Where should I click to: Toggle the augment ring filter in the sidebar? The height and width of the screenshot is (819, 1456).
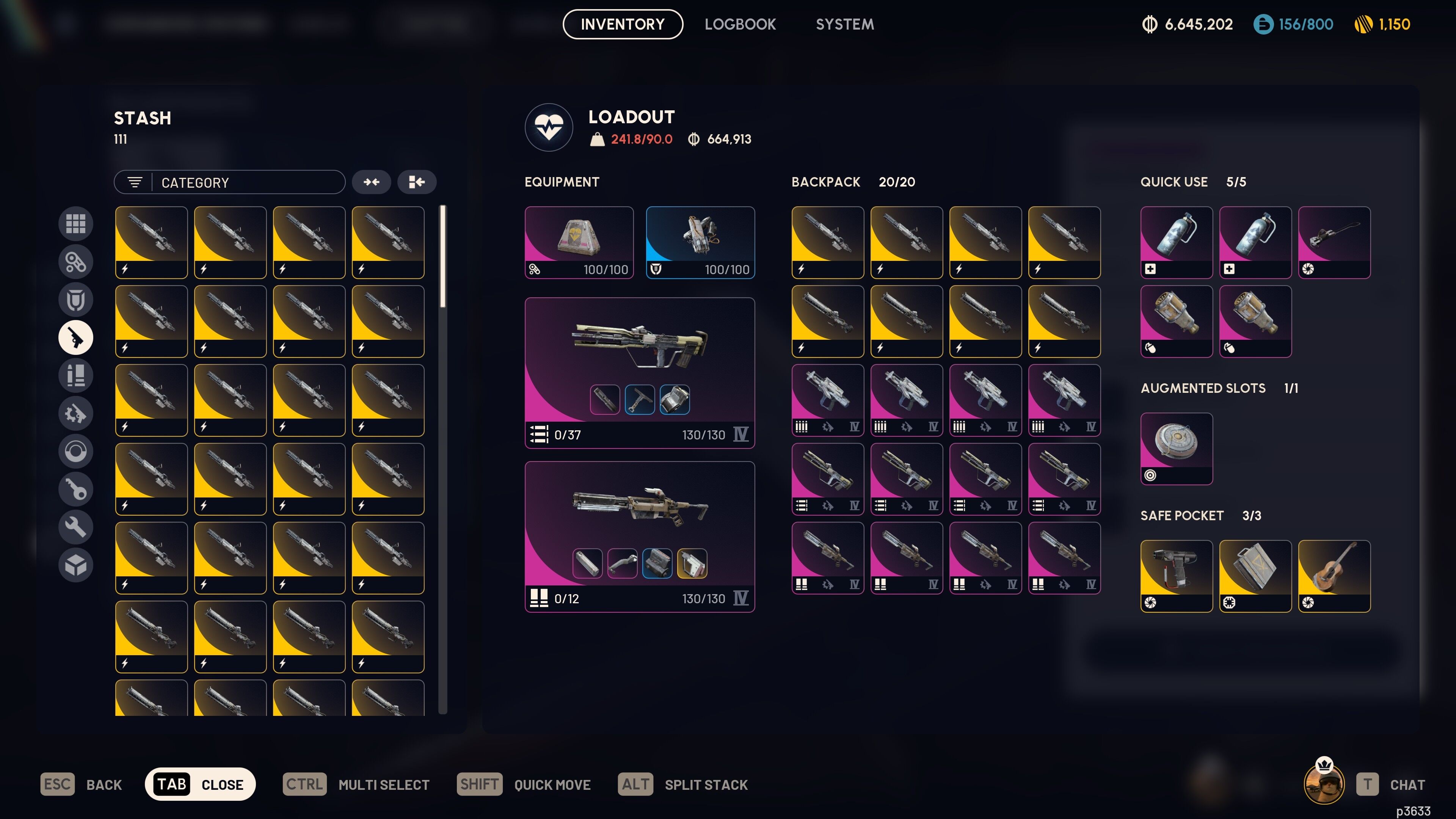click(x=76, y=451)
